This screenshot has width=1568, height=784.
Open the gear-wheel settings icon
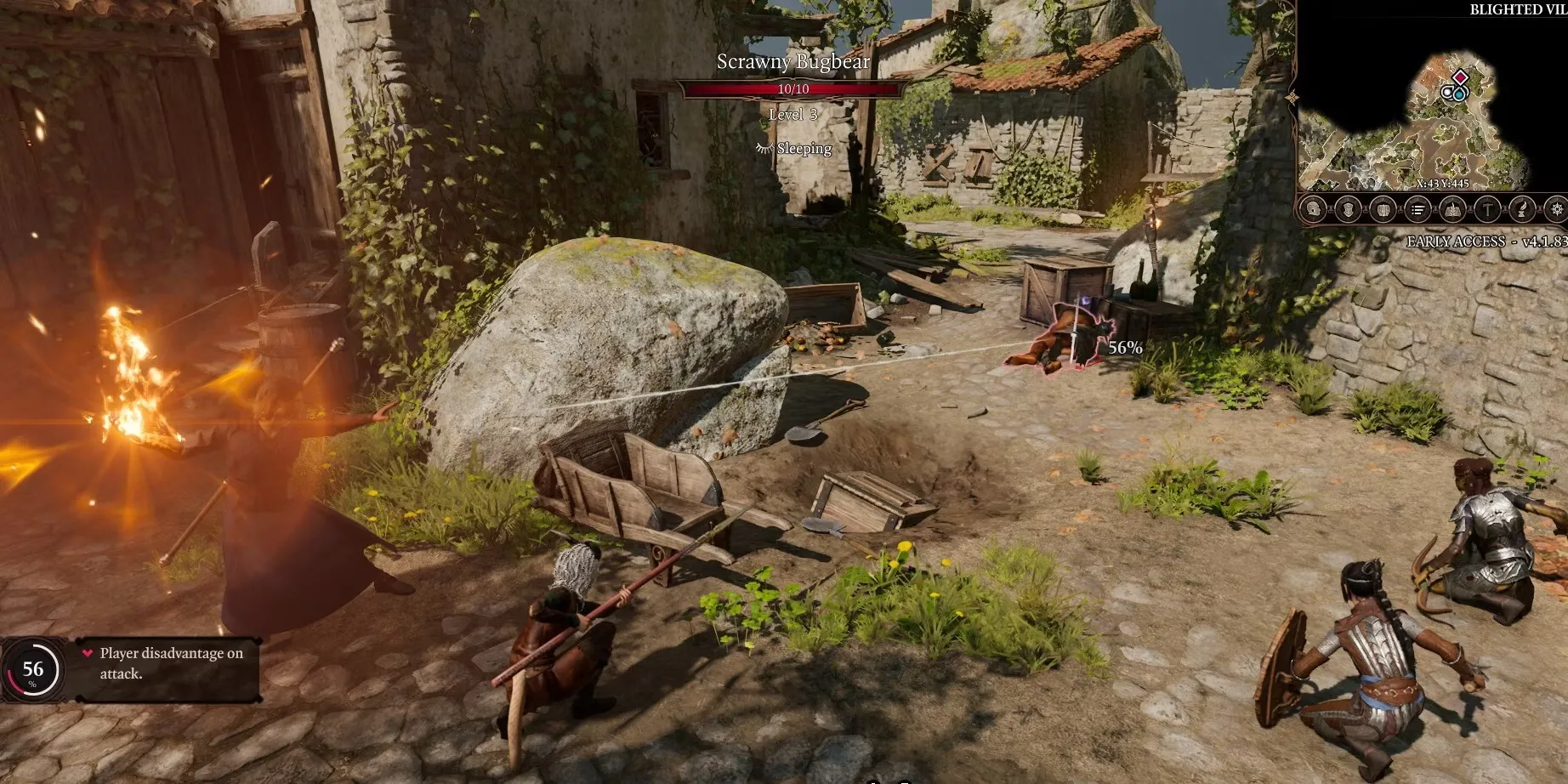coord(1557,209)
